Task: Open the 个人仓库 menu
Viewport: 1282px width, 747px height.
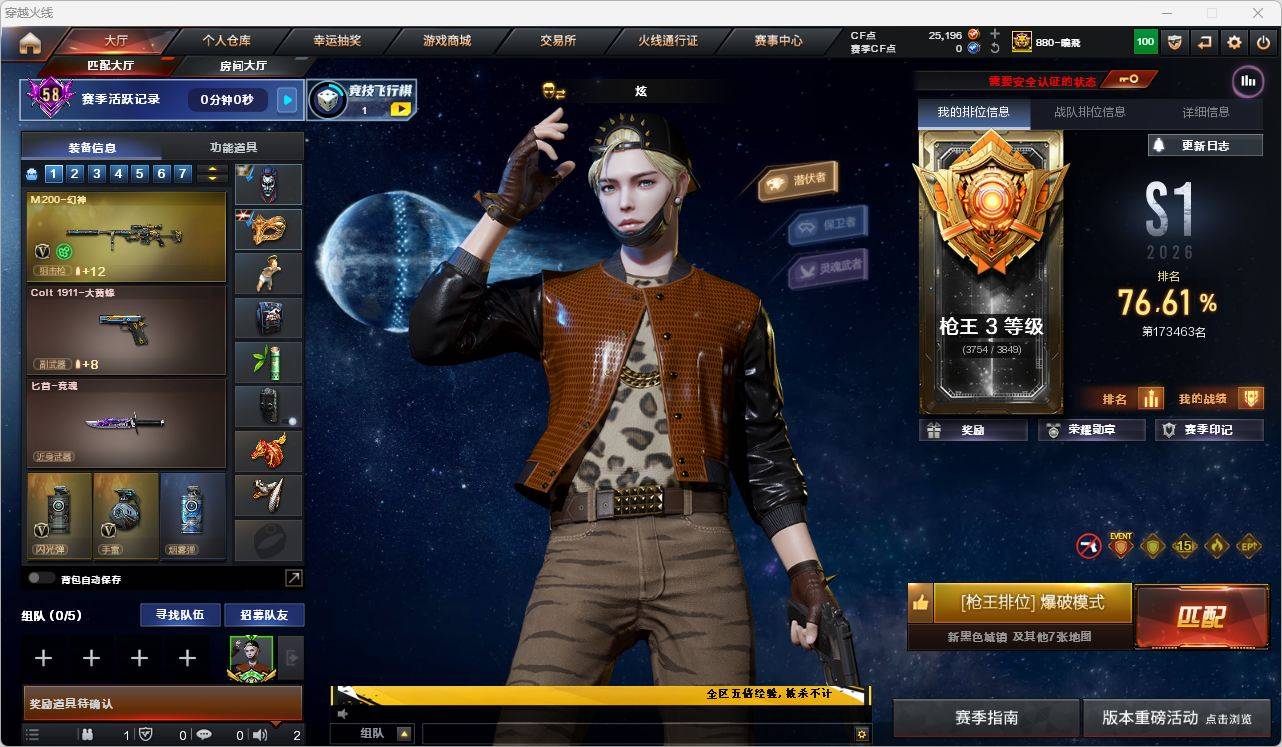Action: (x=227, y=41)
